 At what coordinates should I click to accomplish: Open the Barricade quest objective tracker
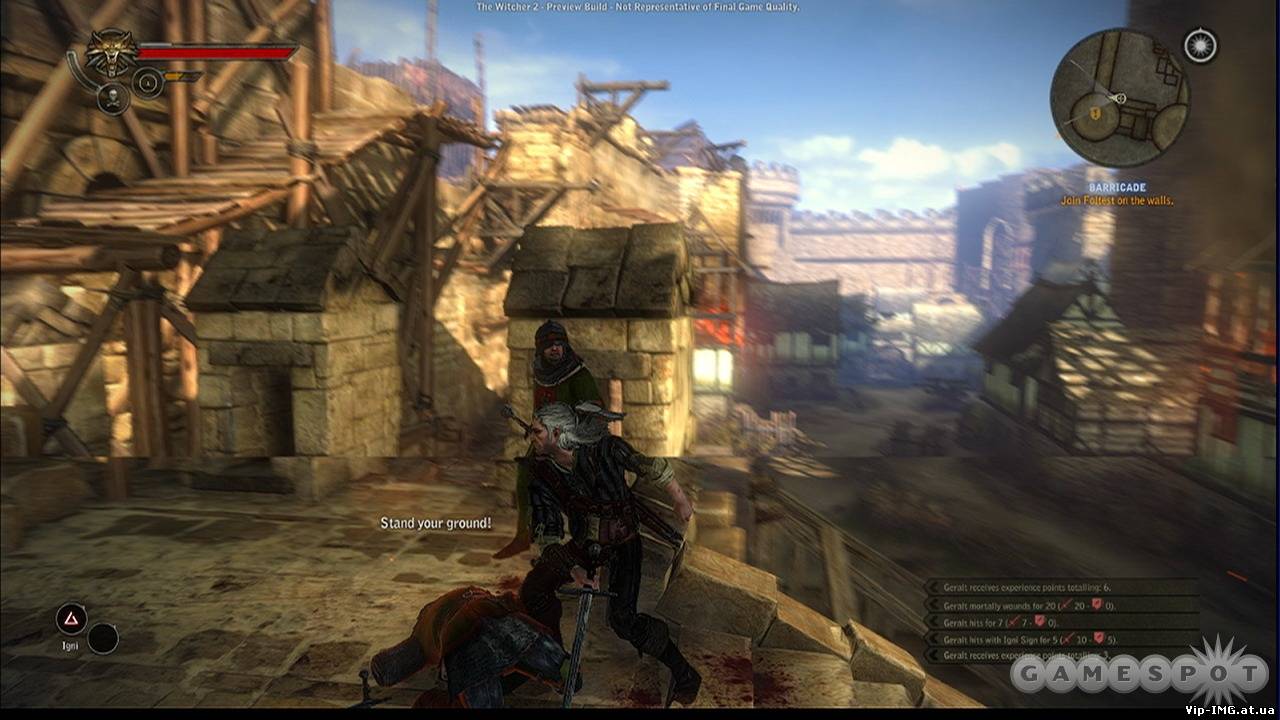pos(1117,194)
